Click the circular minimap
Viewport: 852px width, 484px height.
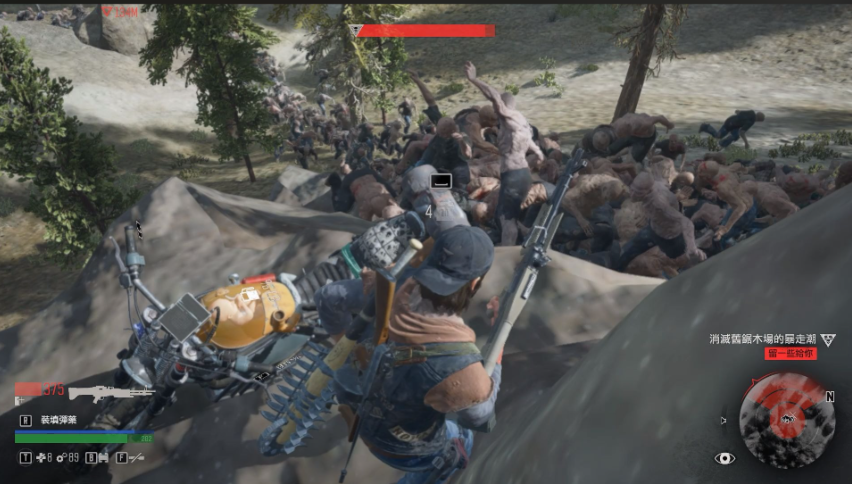pyautogui.click(x=787, y=420)
